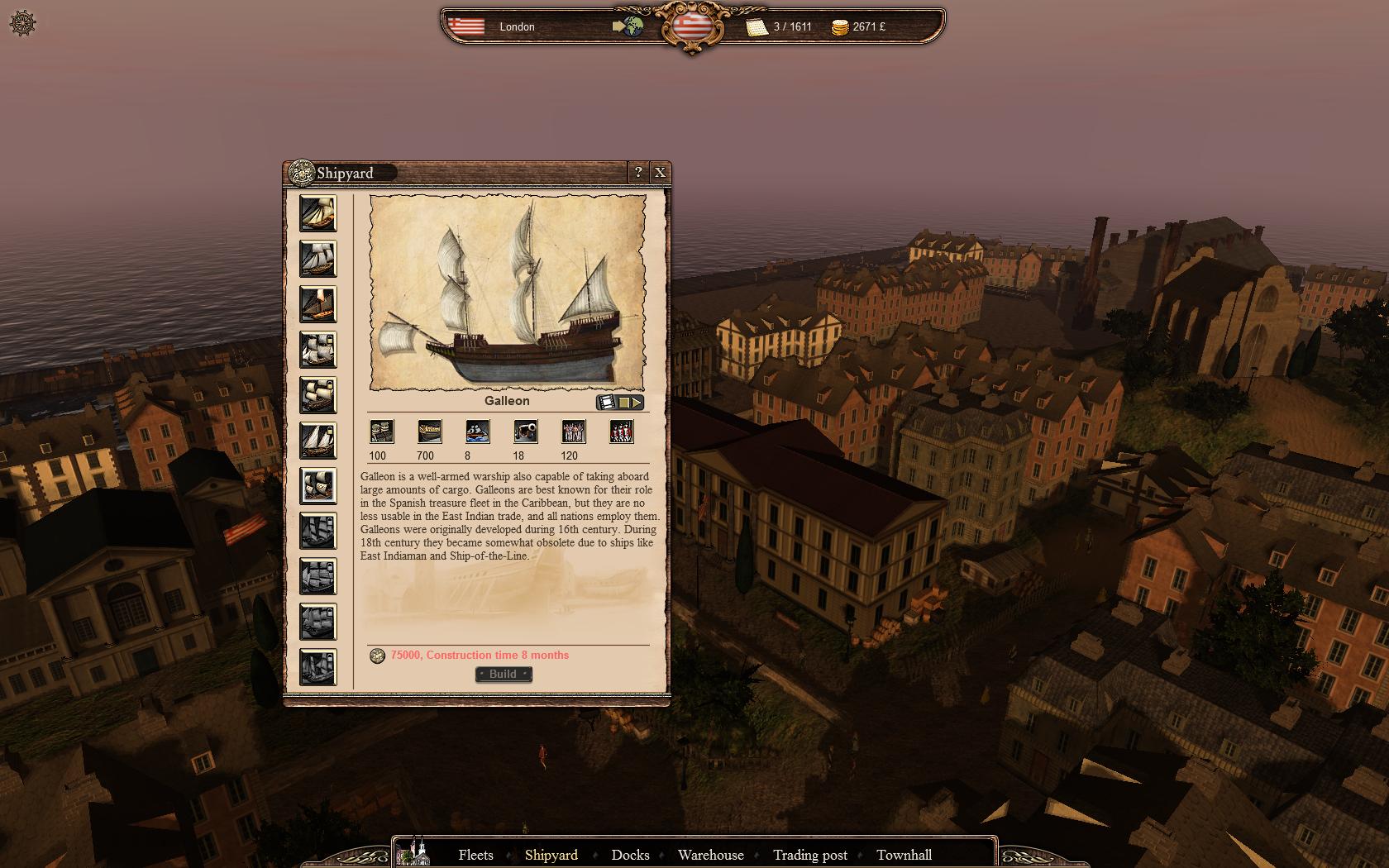This screenshot has width=1389, height=868.
Task: Click the Build button for the Galleon
Action: pos(503,675)
